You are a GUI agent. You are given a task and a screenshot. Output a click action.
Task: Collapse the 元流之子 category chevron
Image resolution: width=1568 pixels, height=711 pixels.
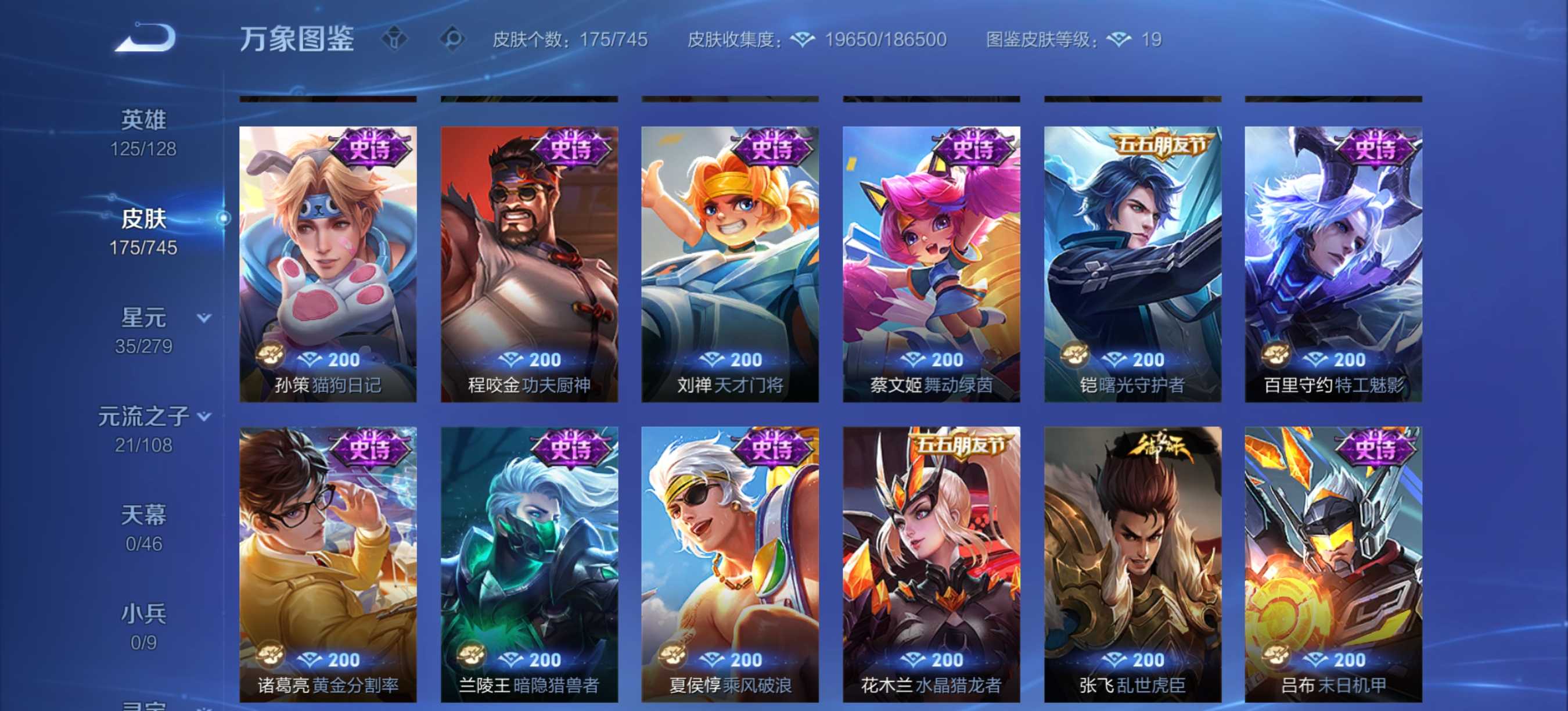tap(203, 415)
